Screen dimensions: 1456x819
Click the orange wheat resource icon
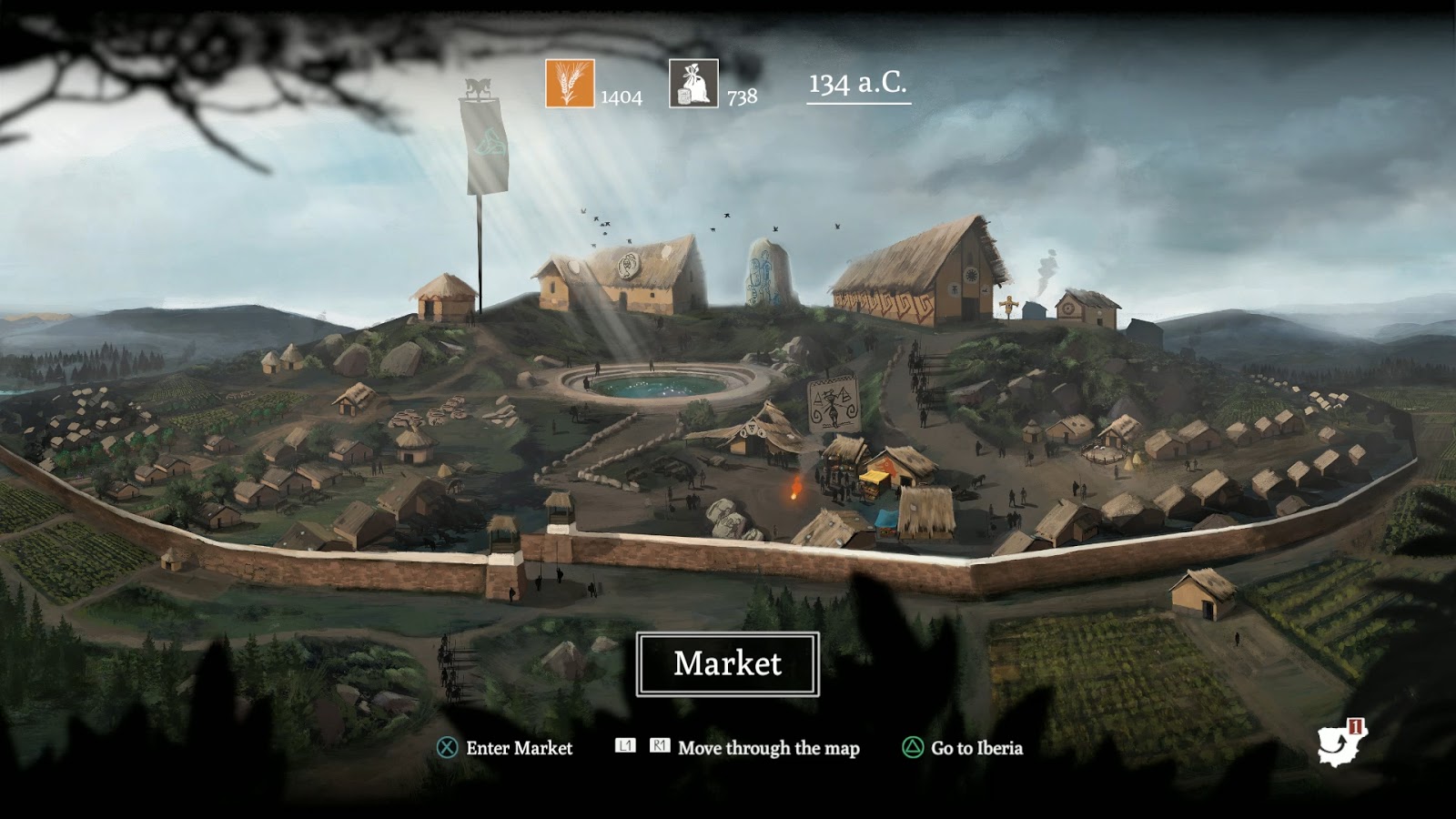[x=569, y=83]
